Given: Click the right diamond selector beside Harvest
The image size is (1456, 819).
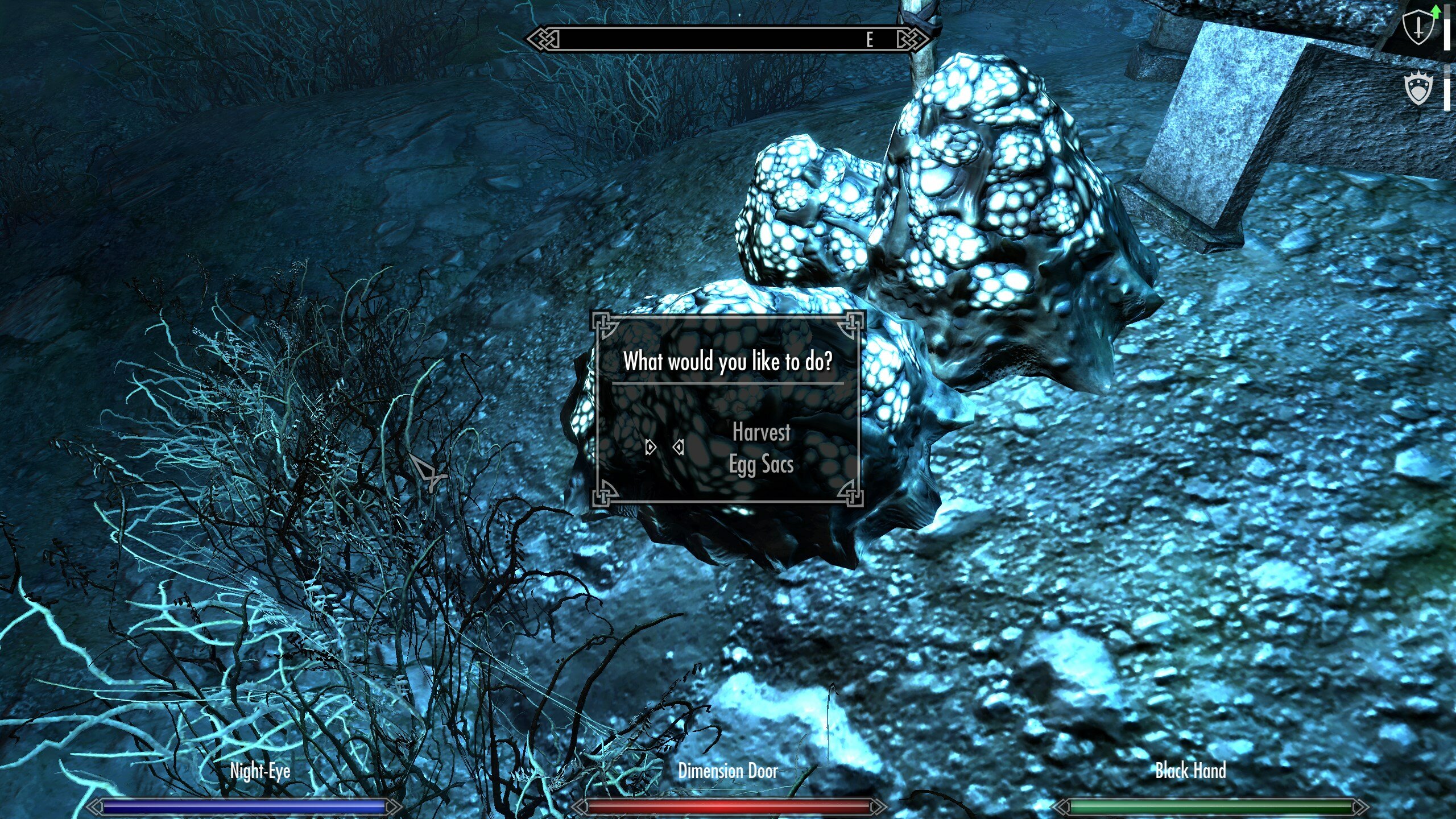Looking at the screenshot, I should [x=679, y=448].
